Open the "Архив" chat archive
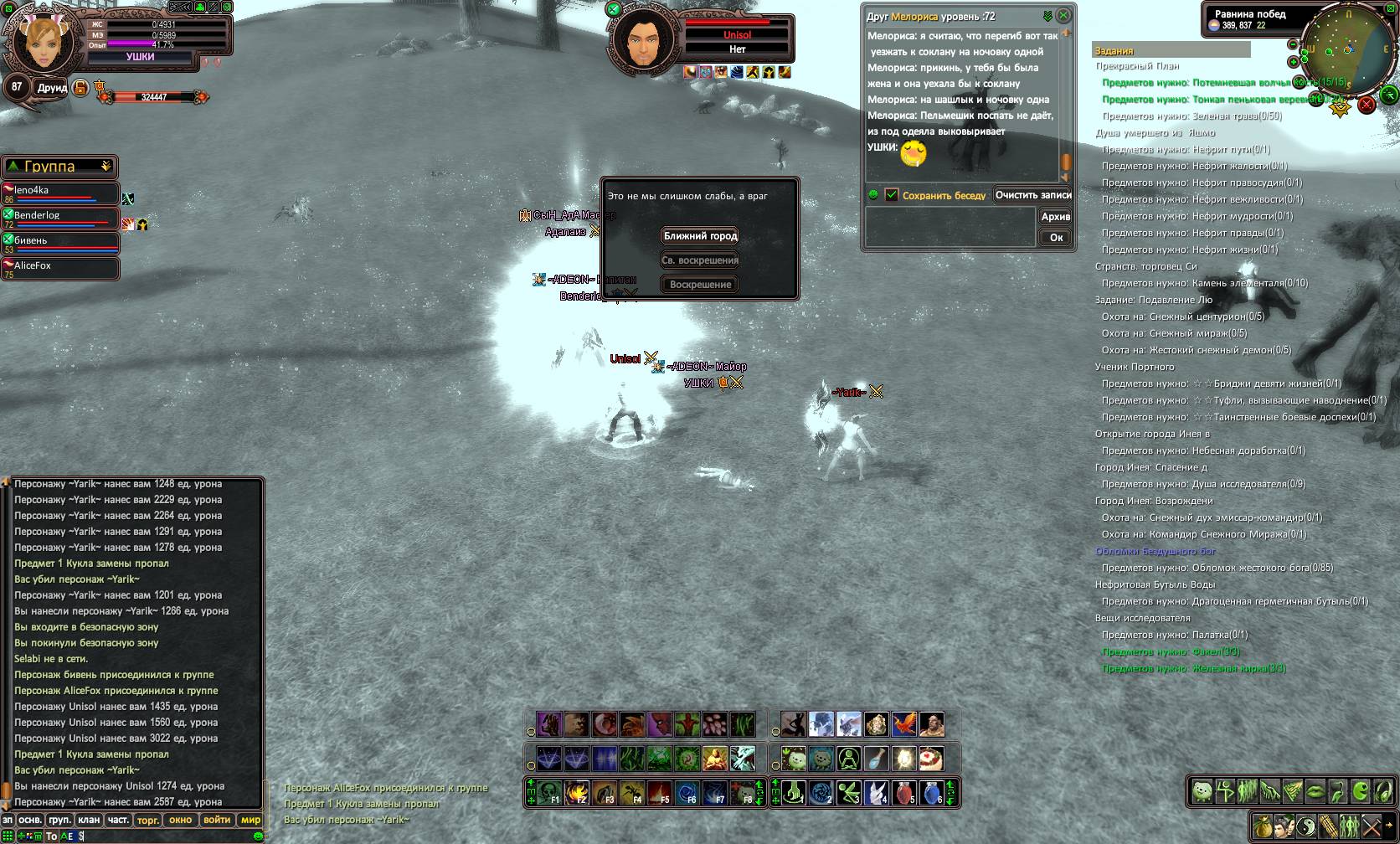The height and width of the screenshot is (844, 1400). click(1055, 217)
